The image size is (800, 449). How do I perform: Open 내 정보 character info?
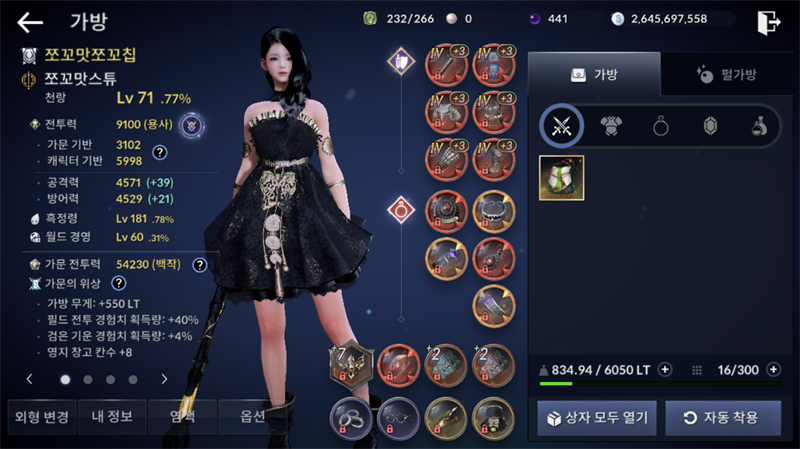coord(112,417)
